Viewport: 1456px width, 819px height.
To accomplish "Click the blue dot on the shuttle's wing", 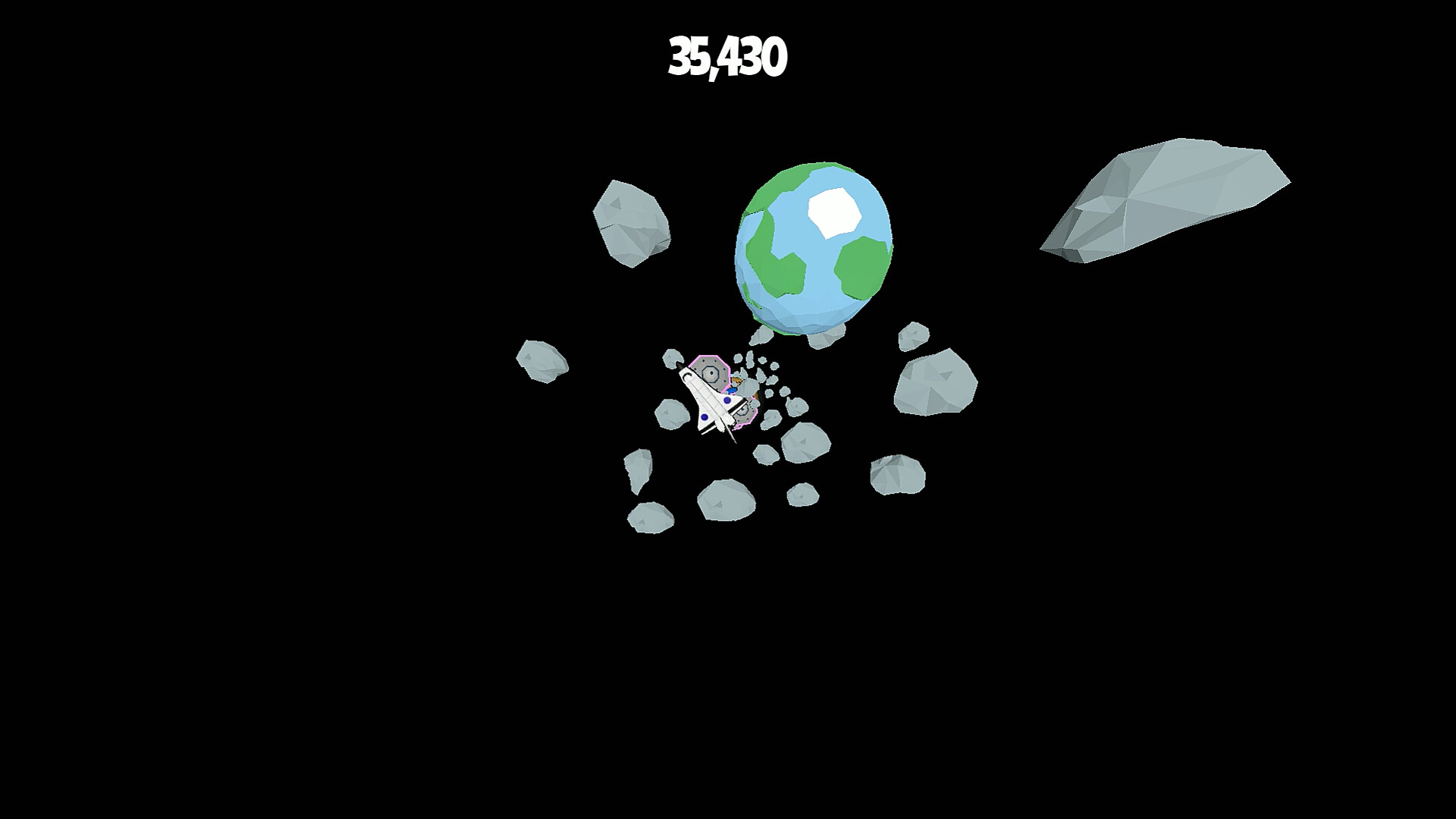I will click(x=704, y=417).
